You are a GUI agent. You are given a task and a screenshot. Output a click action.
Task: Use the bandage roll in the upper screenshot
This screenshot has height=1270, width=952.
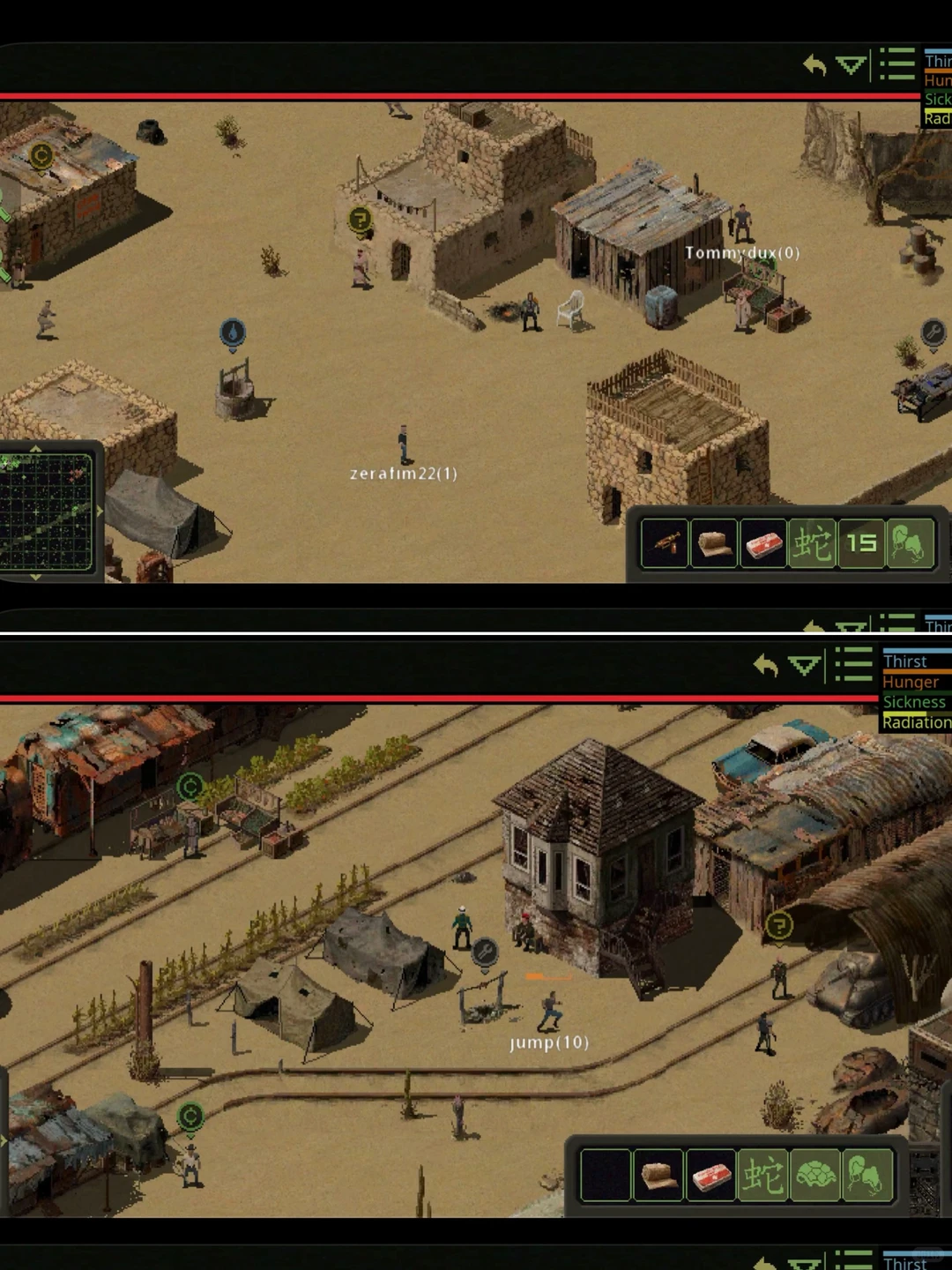click(x=714, y=542)
